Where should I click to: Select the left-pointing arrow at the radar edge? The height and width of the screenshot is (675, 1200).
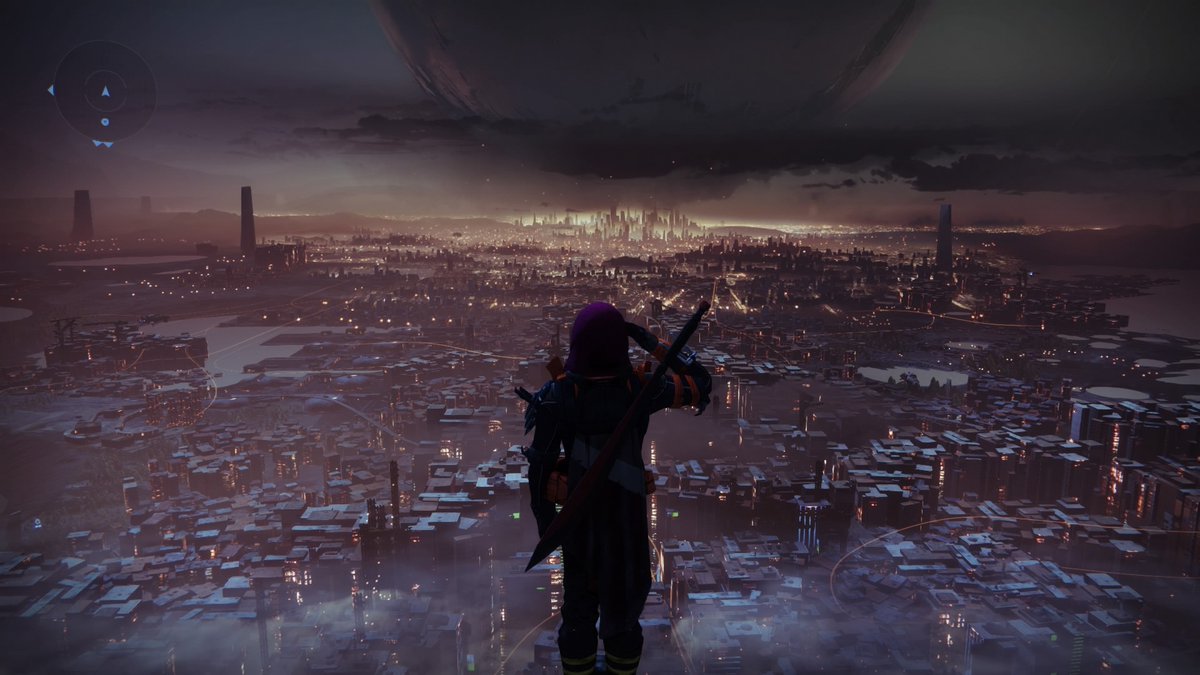(50, 90)
